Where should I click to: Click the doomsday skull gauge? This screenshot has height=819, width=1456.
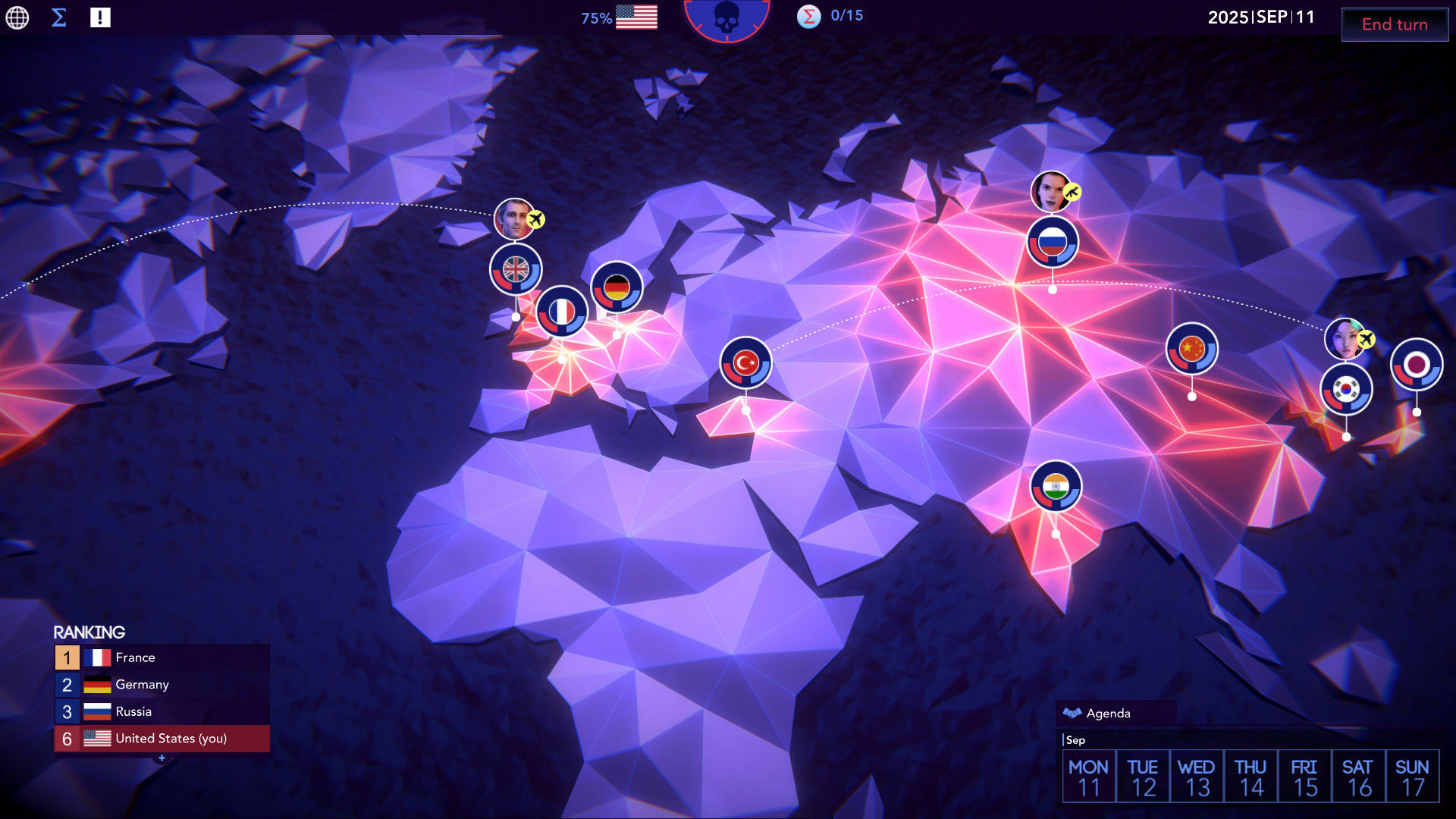click(726, 21)
